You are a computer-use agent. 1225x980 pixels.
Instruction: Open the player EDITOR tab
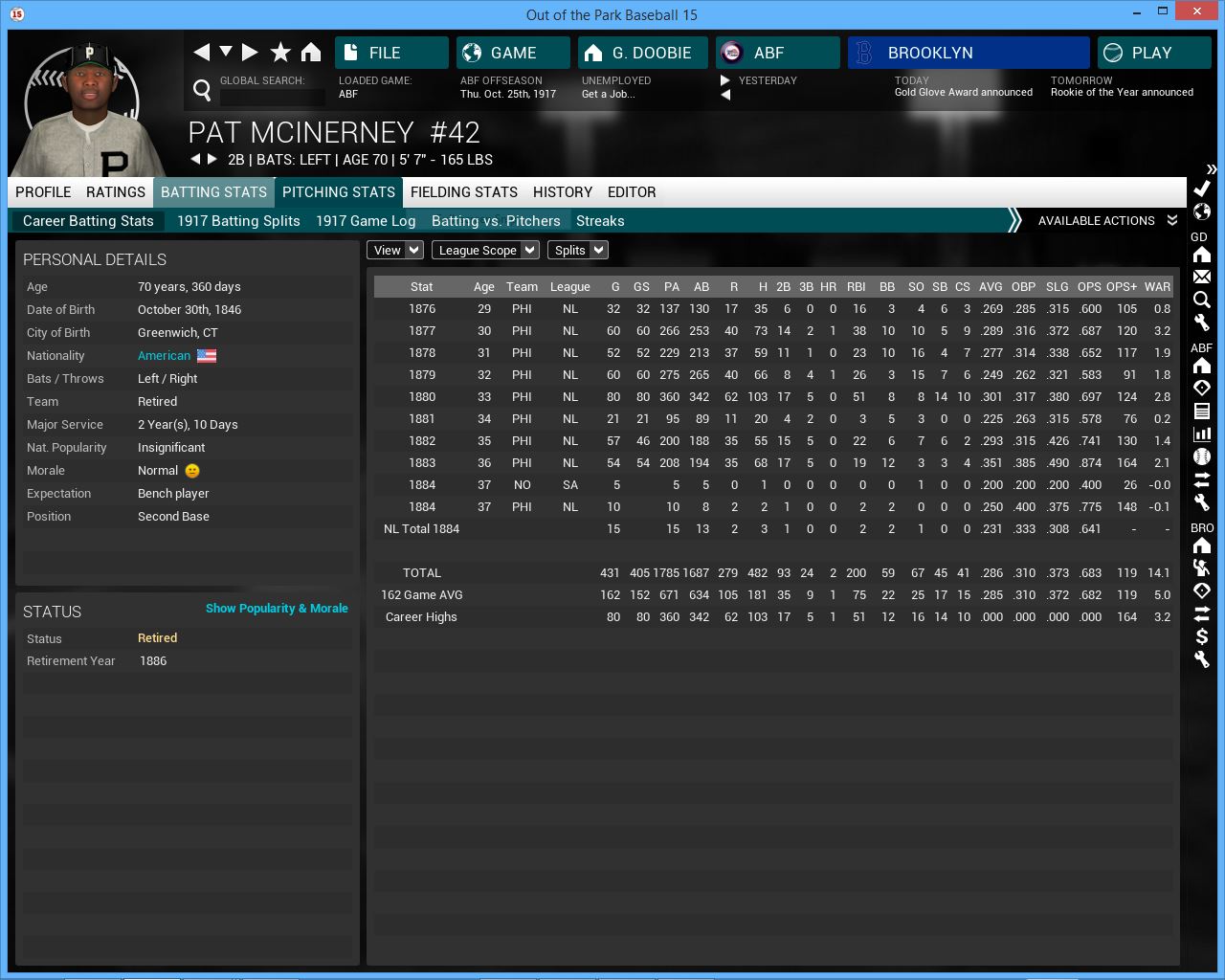click(x=632, y=192)
